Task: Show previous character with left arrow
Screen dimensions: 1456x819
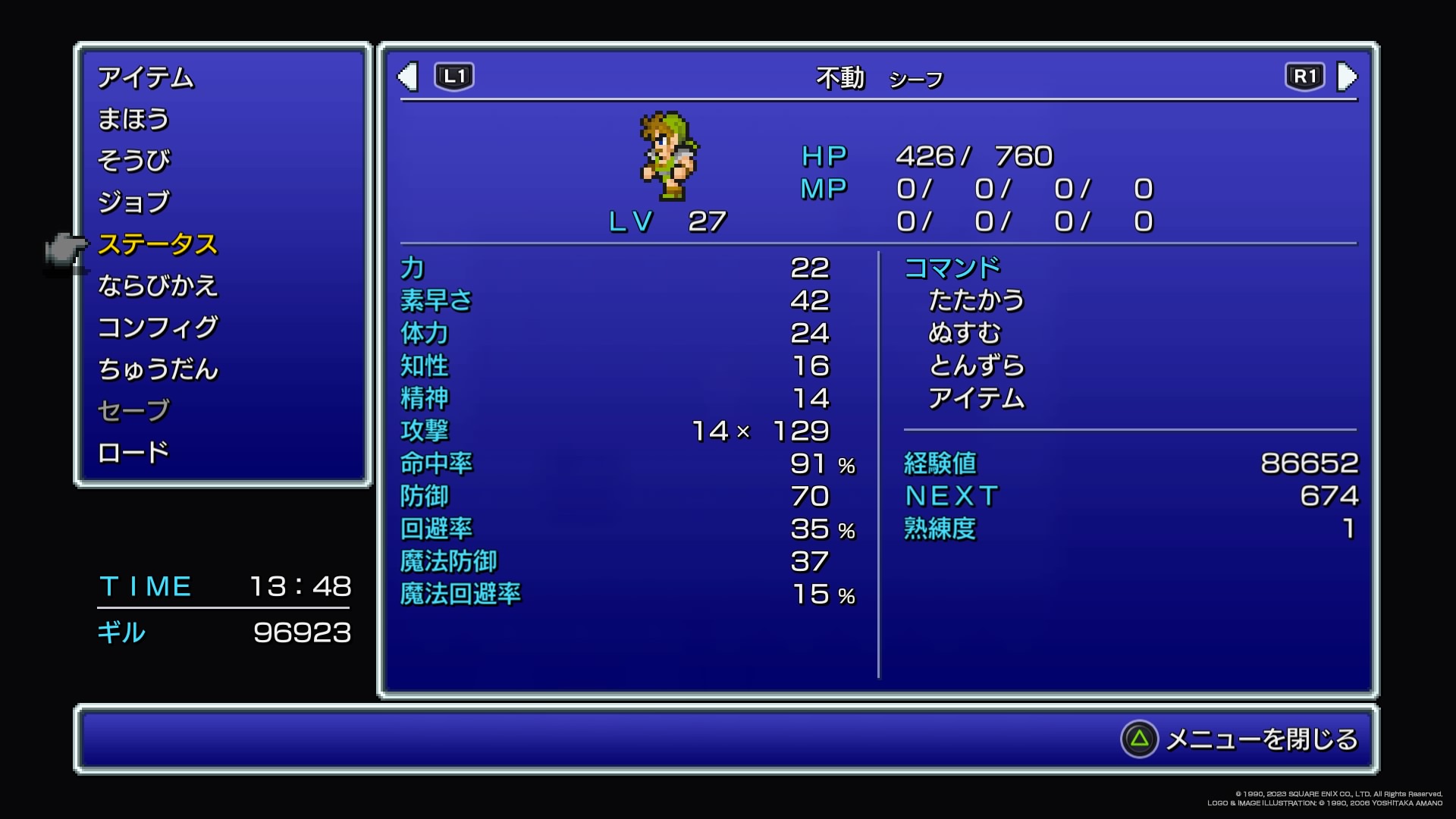Action: pos(409,77)
